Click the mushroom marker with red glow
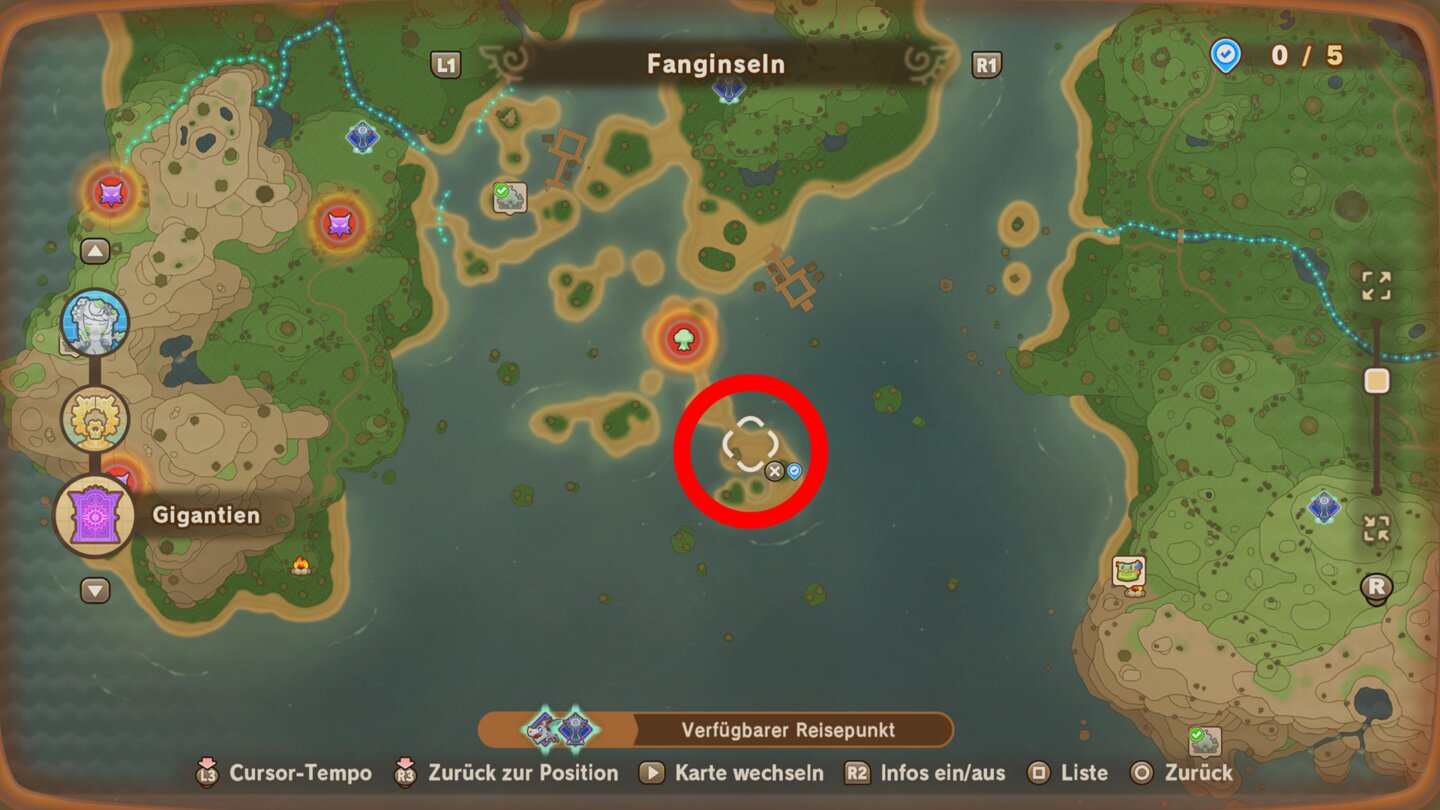 [685, 339]
